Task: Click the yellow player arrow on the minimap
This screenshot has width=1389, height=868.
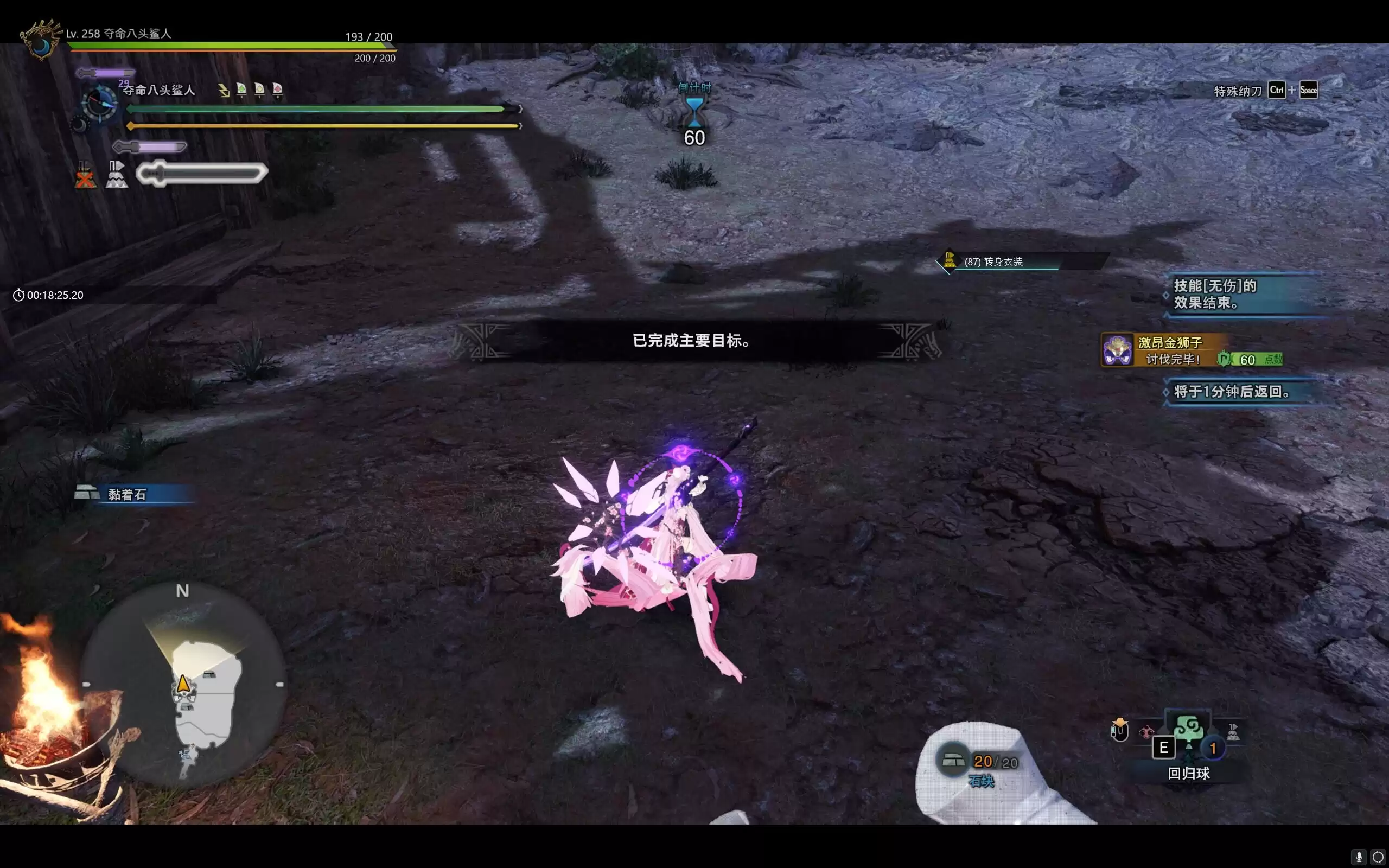Action: [x=183, y=684]
